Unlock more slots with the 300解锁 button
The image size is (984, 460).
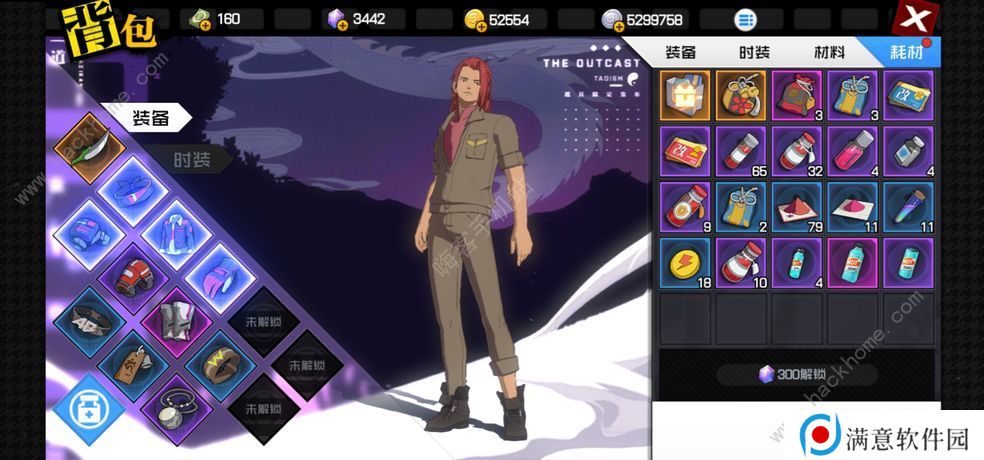click(x=797, y=375)
